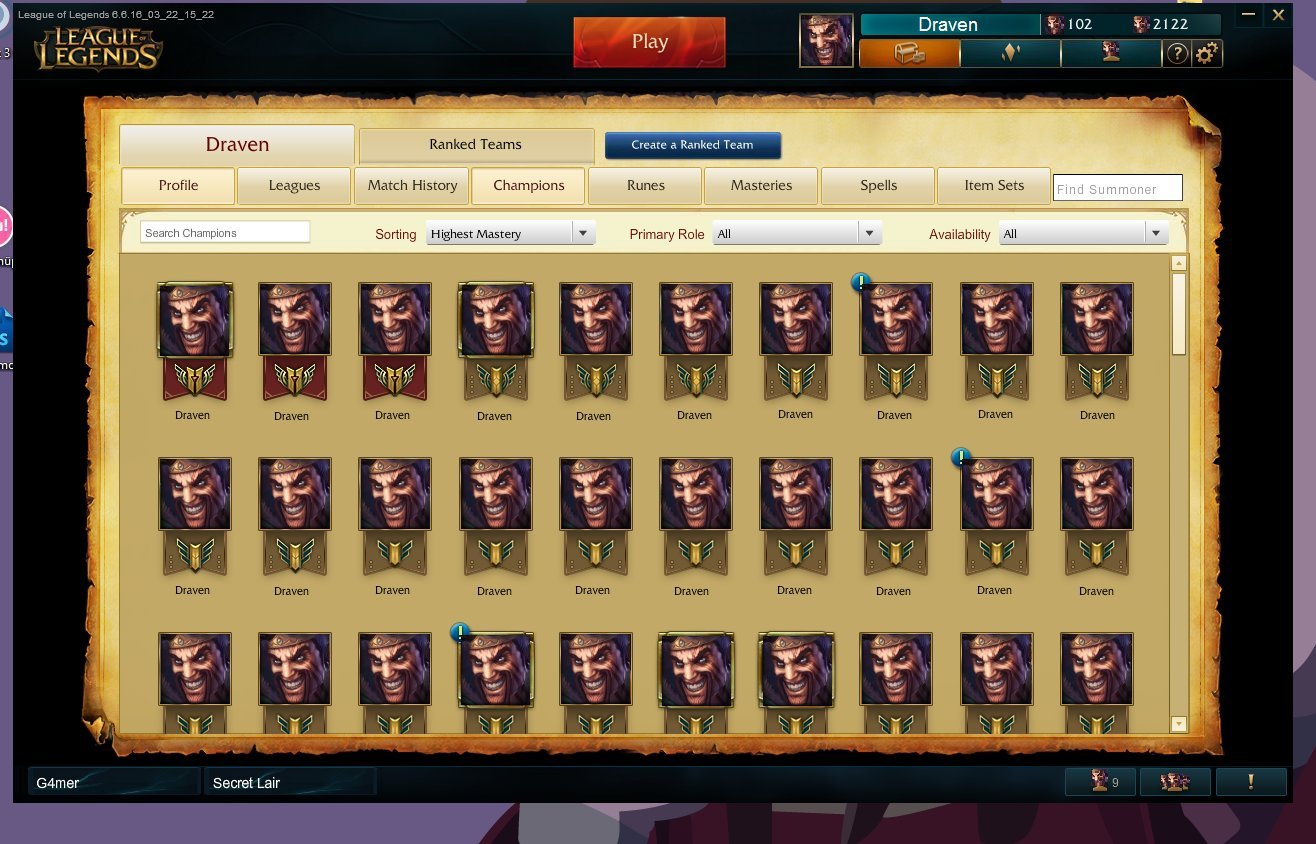Click Create a Ranked Team
The image size is (1316, 844).
[692, 145]
